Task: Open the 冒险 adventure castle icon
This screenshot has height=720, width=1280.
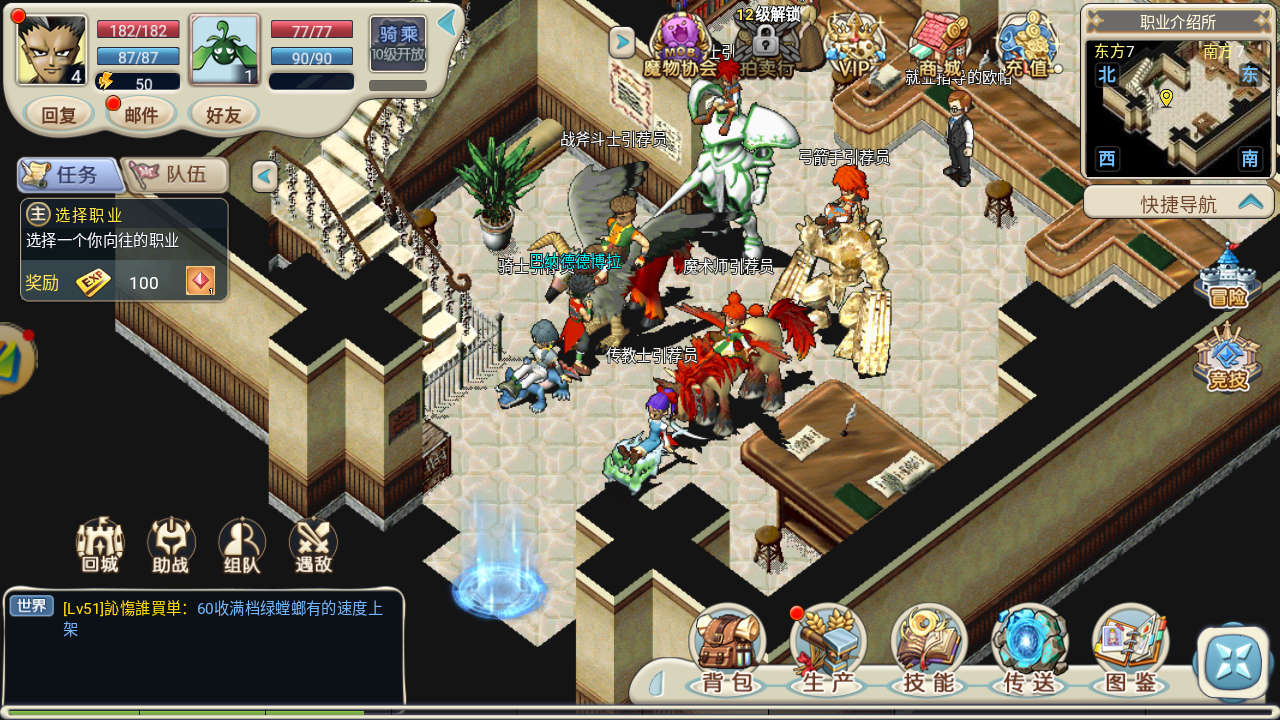Action: tap(1227, 277)
